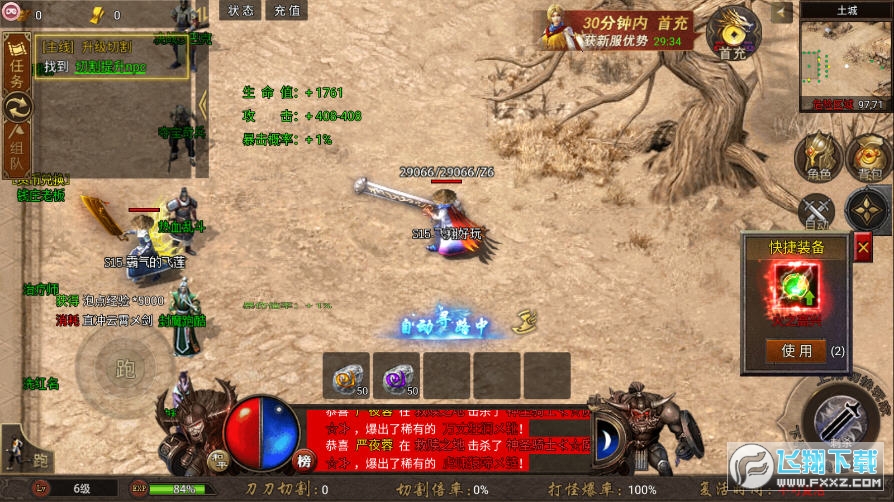
Task: Close the 快捷装备 quick-equip popup
Action: point(863,247)
